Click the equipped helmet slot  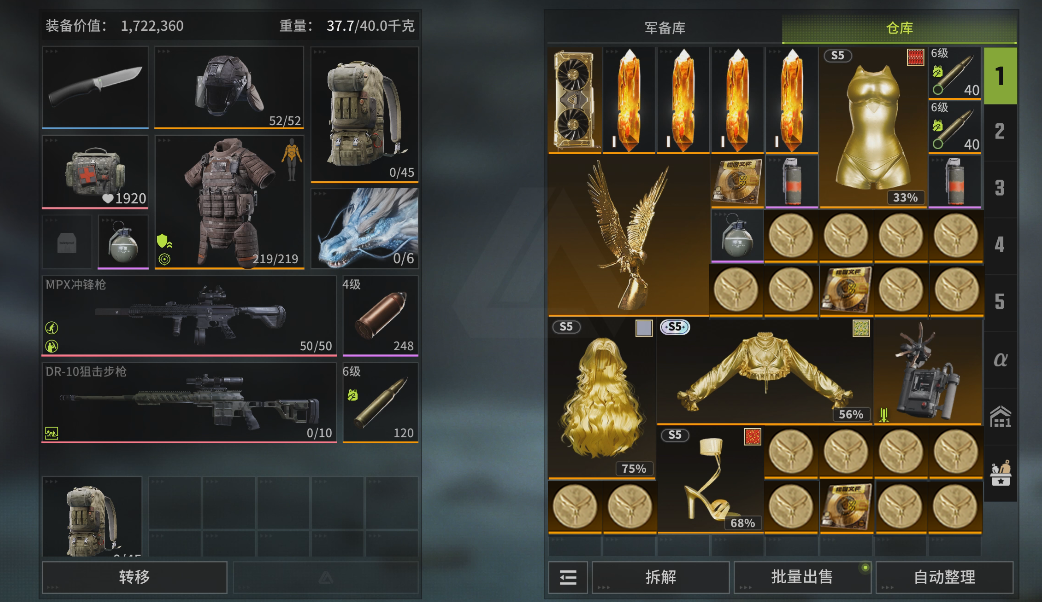[x=229, y=87]
